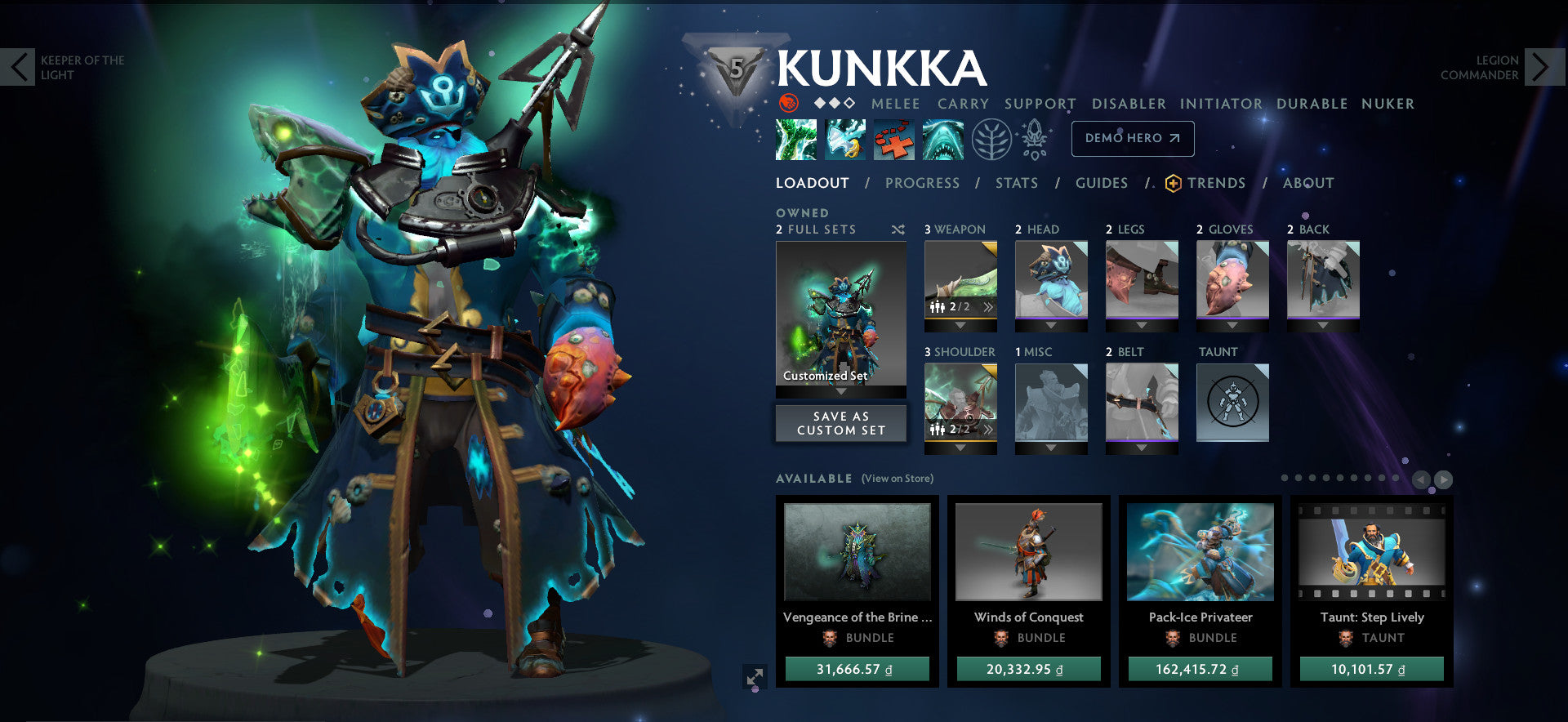This screenshot has height=722, width=1568.
Task: Click the Demo Hero button
Action: [1133, 139]
